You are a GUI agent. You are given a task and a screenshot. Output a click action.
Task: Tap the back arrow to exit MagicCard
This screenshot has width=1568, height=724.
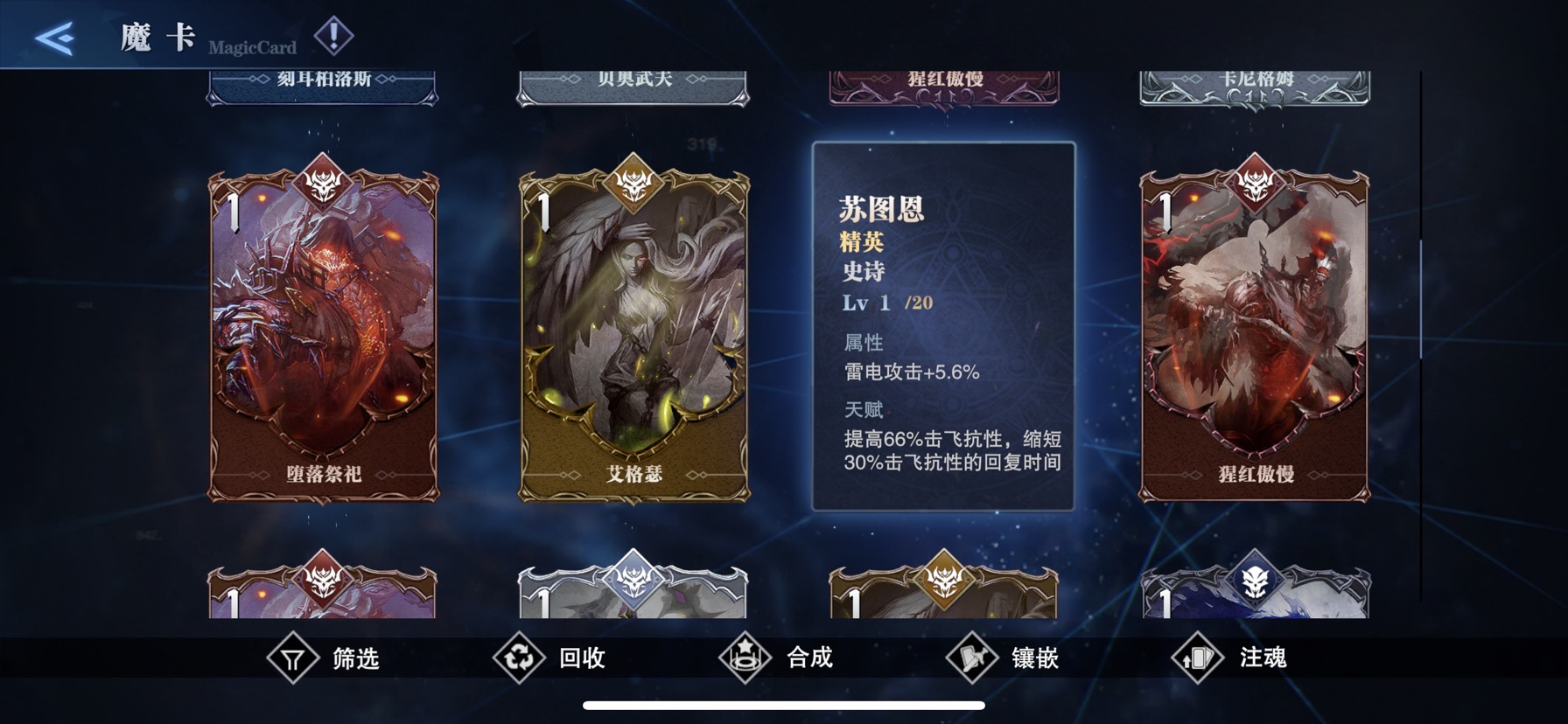(55, 38)
